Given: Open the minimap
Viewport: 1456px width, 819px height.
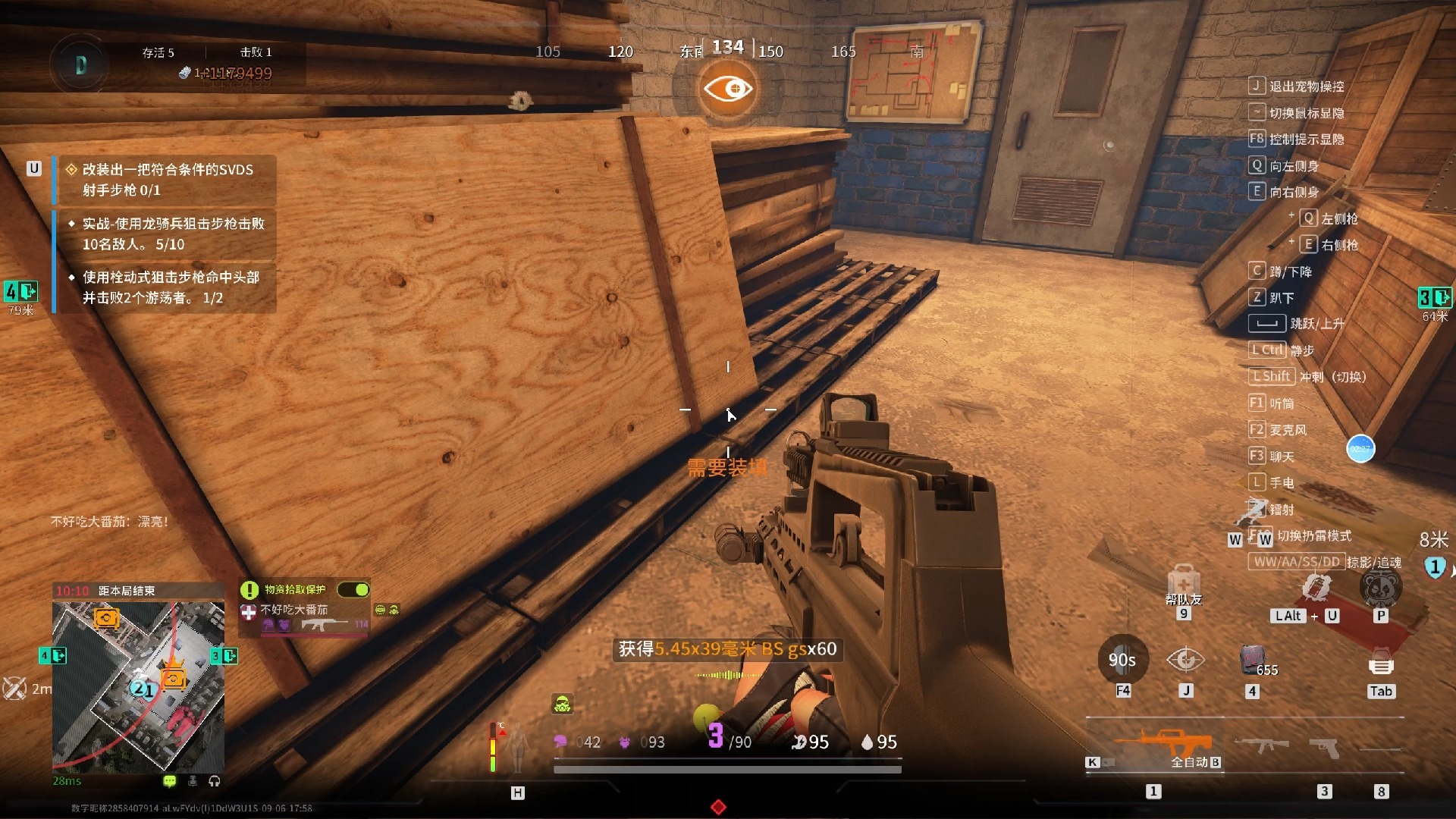Looking at the screenshot, I should (138, 687).
